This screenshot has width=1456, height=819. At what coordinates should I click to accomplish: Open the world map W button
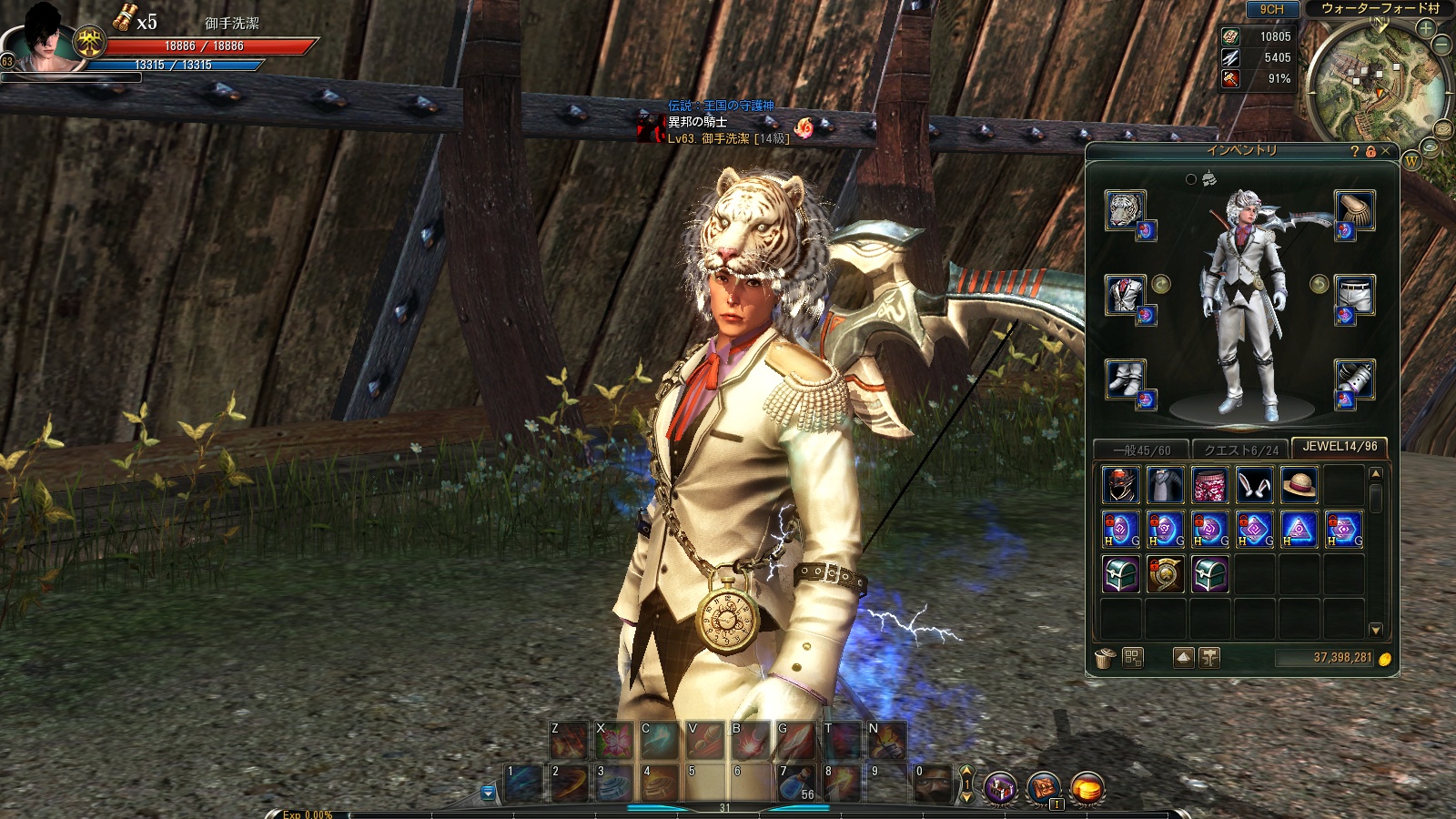pyautogui.click(x=1411, y=161)
